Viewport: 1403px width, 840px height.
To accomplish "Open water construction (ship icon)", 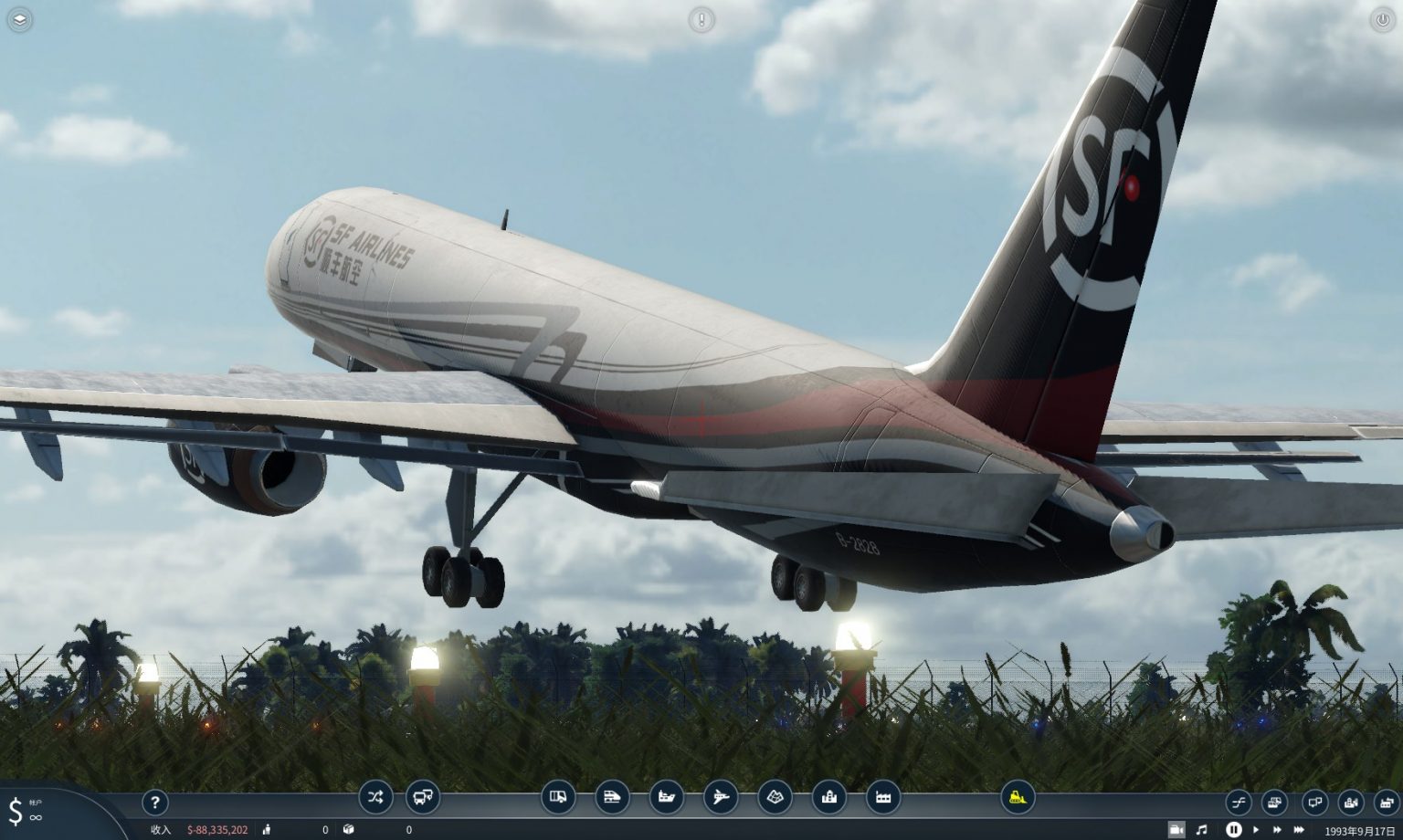I will pyautogui.click(x=666, y=797).
